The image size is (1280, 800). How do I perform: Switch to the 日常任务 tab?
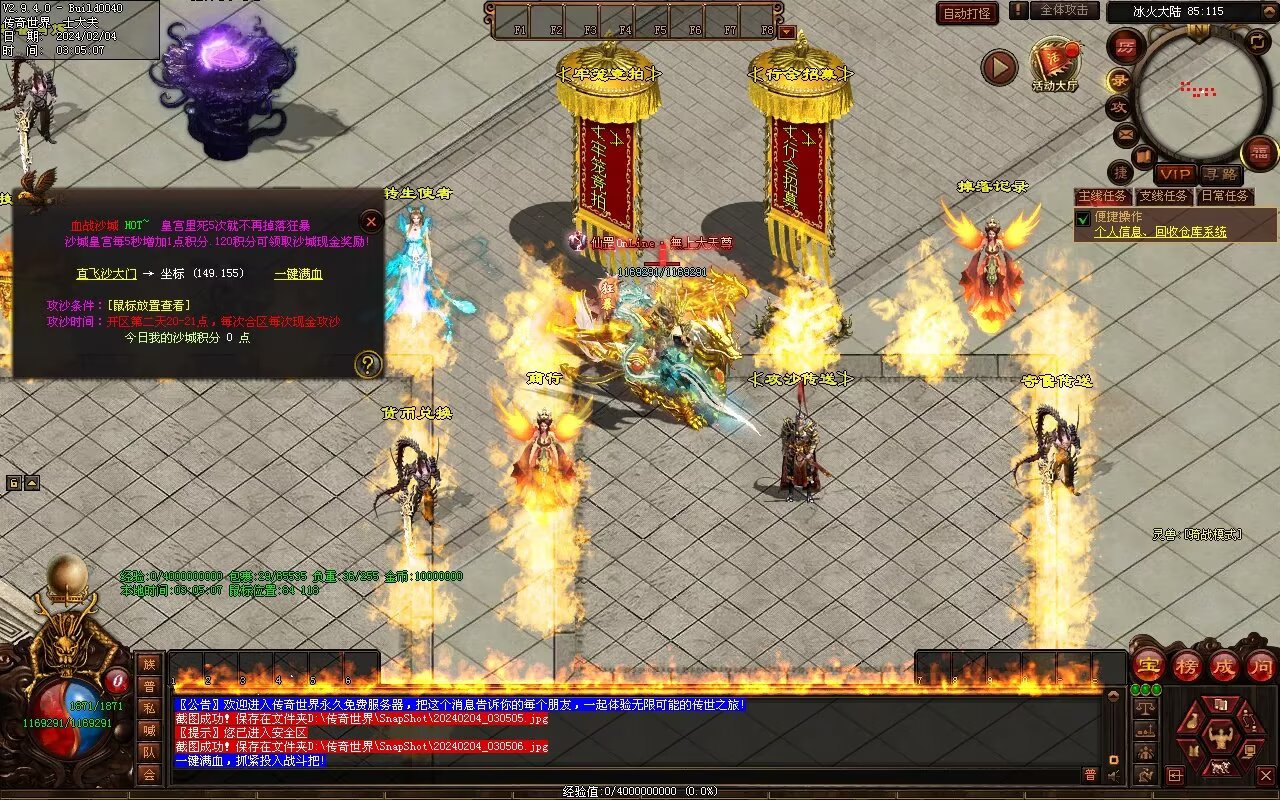tap(1224, 196)
